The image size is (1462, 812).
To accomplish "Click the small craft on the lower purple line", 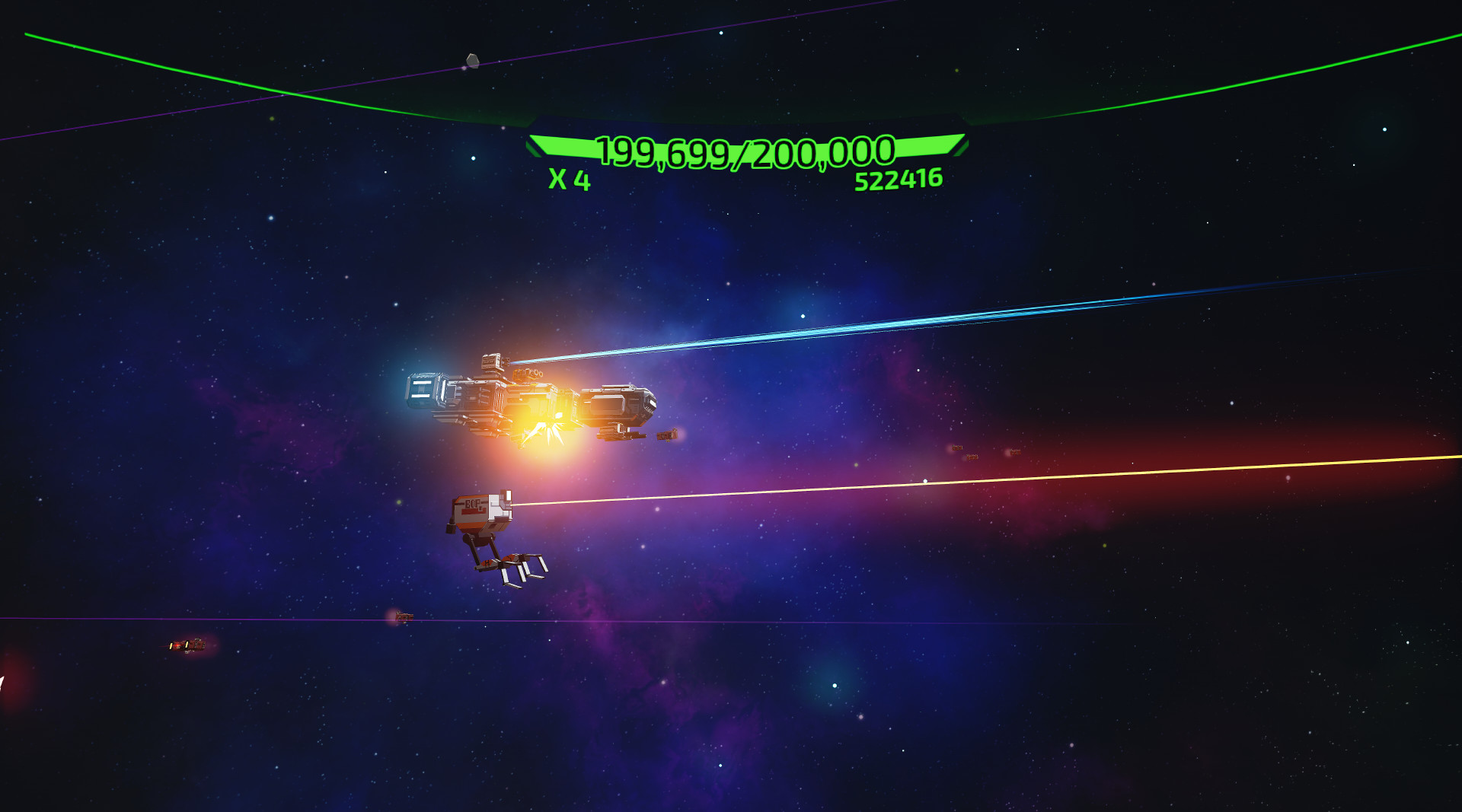I will coord(404,618).
